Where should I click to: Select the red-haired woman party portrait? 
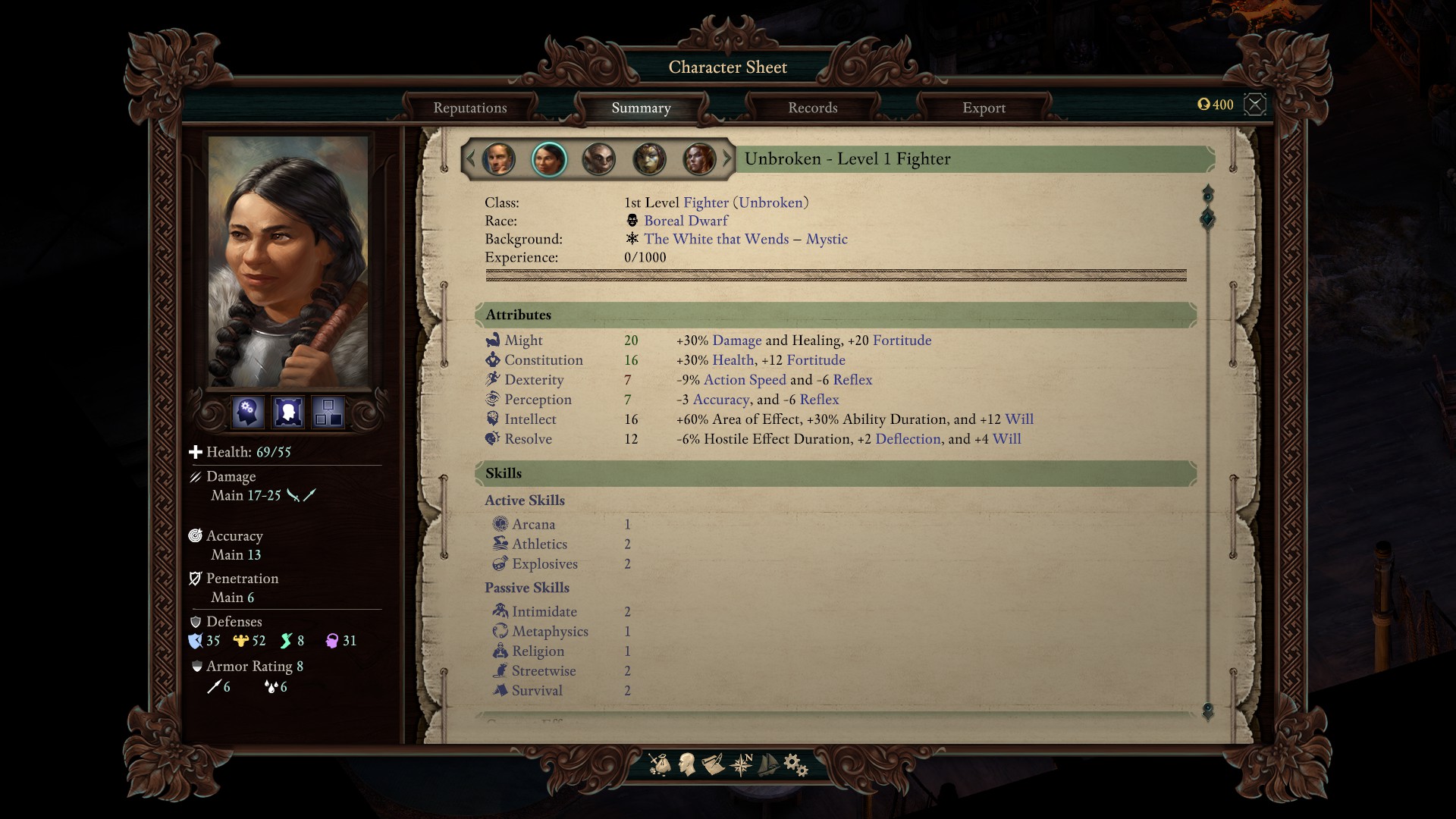[x=699, y=159]
